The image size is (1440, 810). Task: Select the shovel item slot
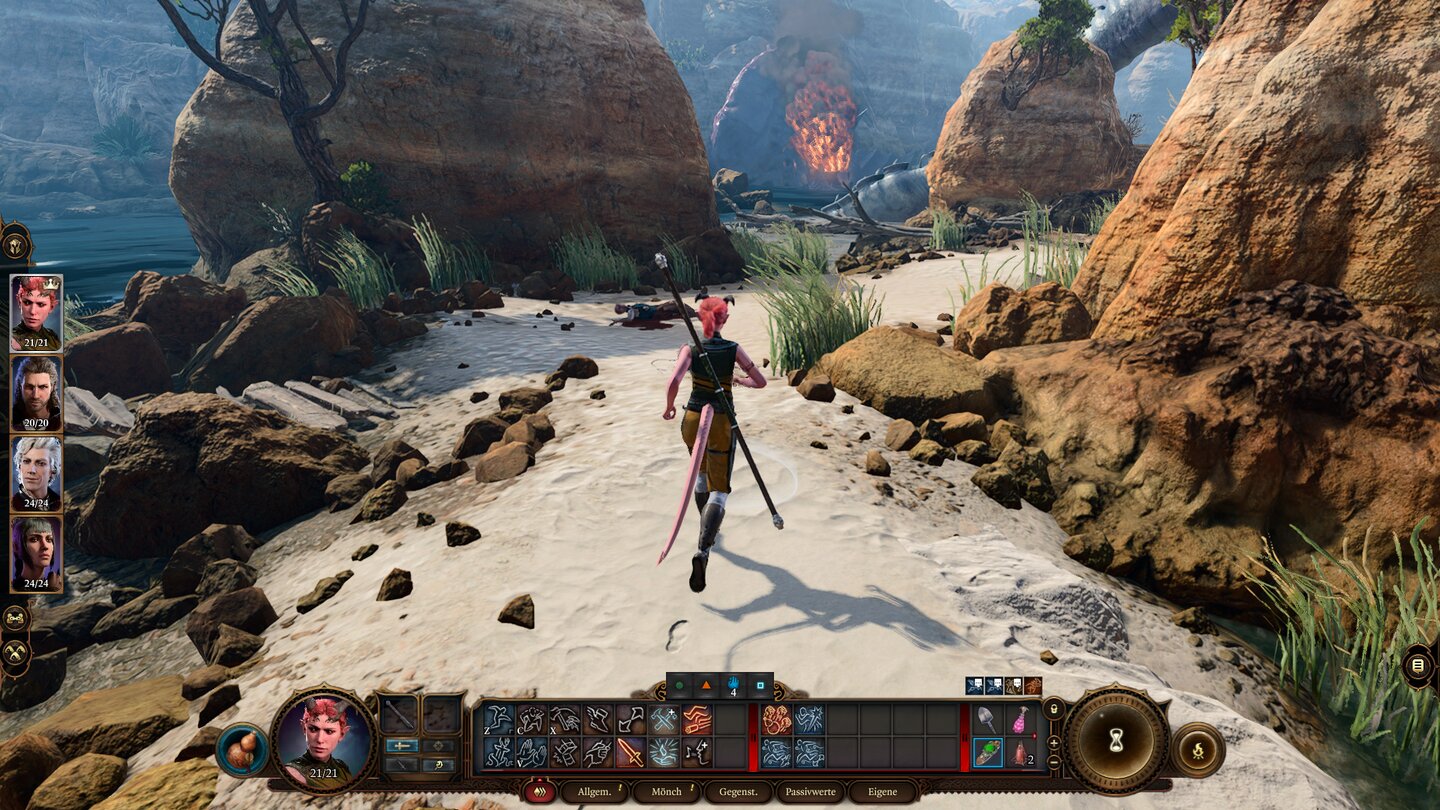pos(988,719)
